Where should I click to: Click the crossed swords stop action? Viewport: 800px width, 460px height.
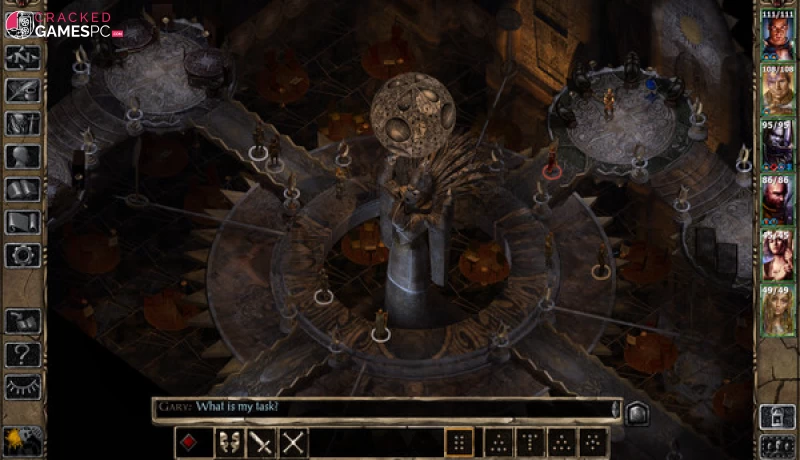(293, 442)
